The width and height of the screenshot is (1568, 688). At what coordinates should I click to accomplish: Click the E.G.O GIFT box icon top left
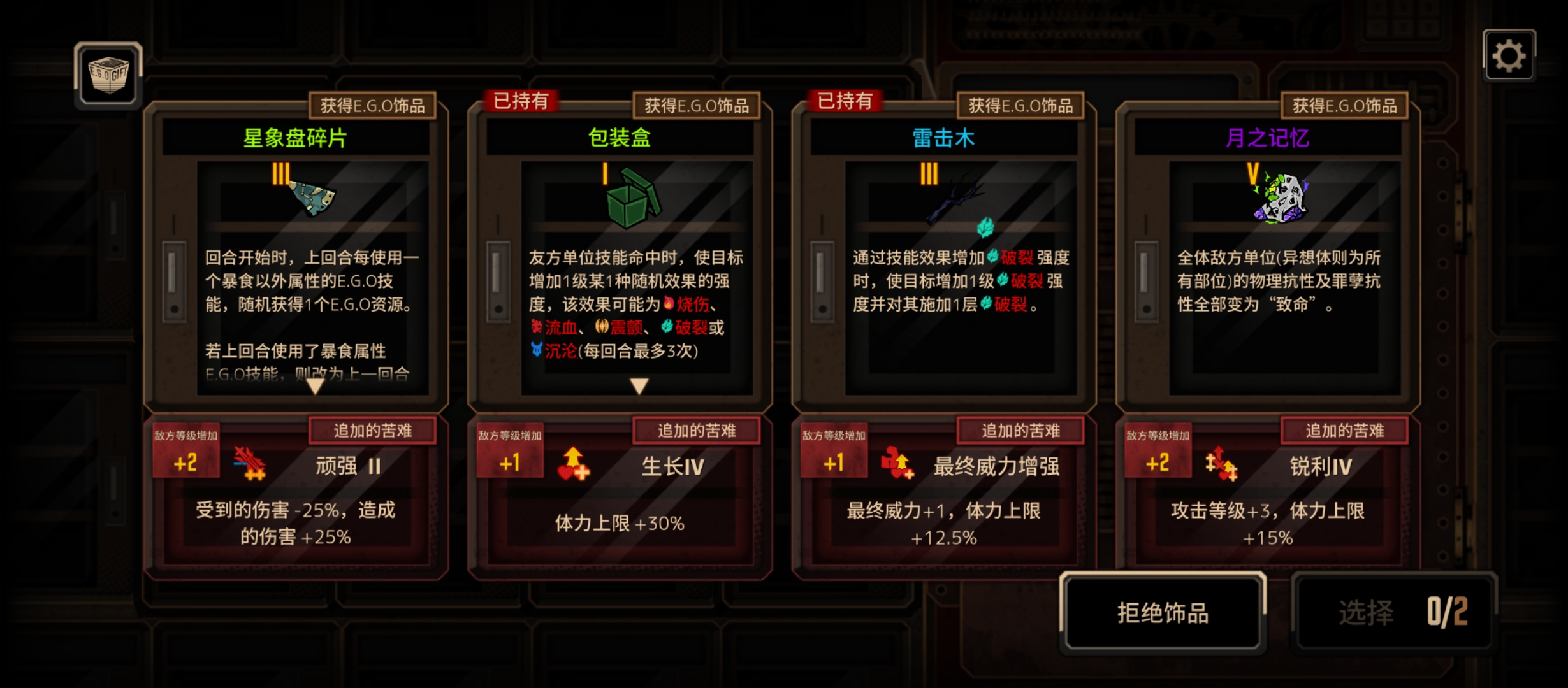pyautogui.click(x=107, y=75)
